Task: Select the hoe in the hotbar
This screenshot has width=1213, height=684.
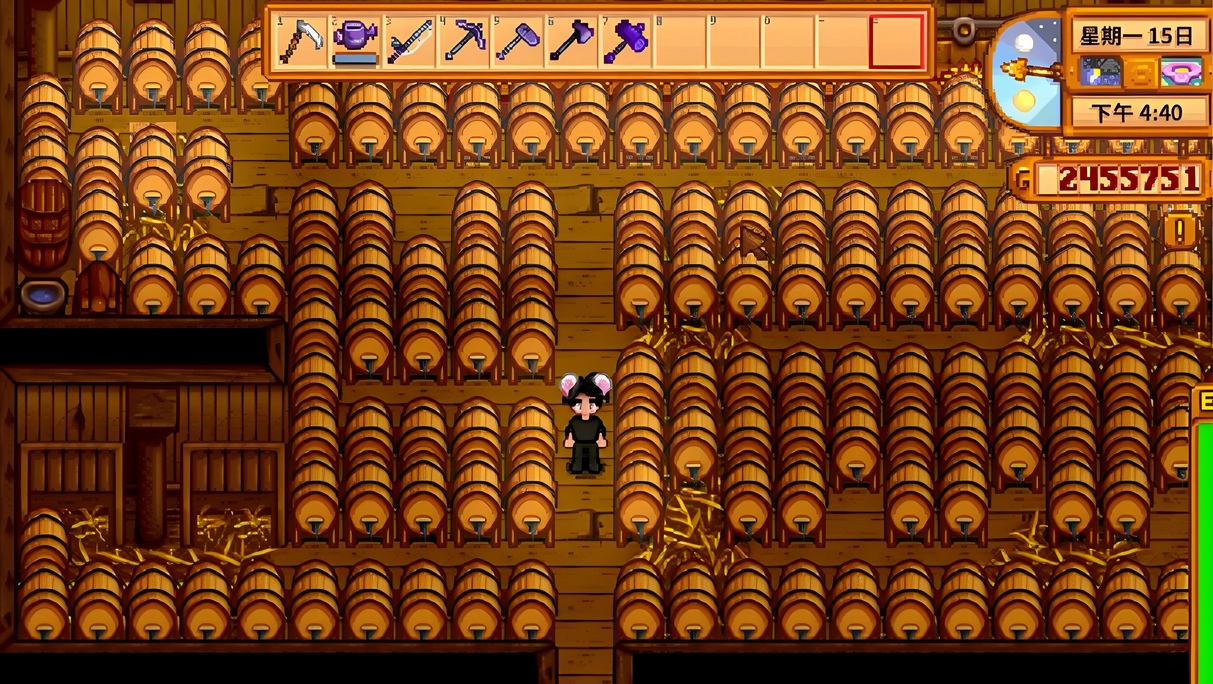Action: tap(517, 42)
